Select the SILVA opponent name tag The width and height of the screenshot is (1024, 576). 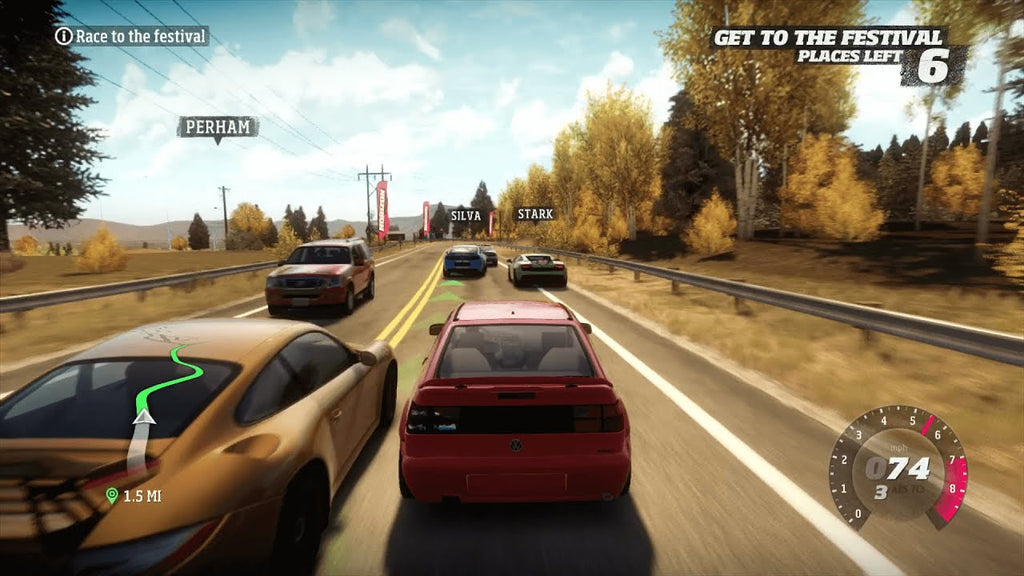466,215
